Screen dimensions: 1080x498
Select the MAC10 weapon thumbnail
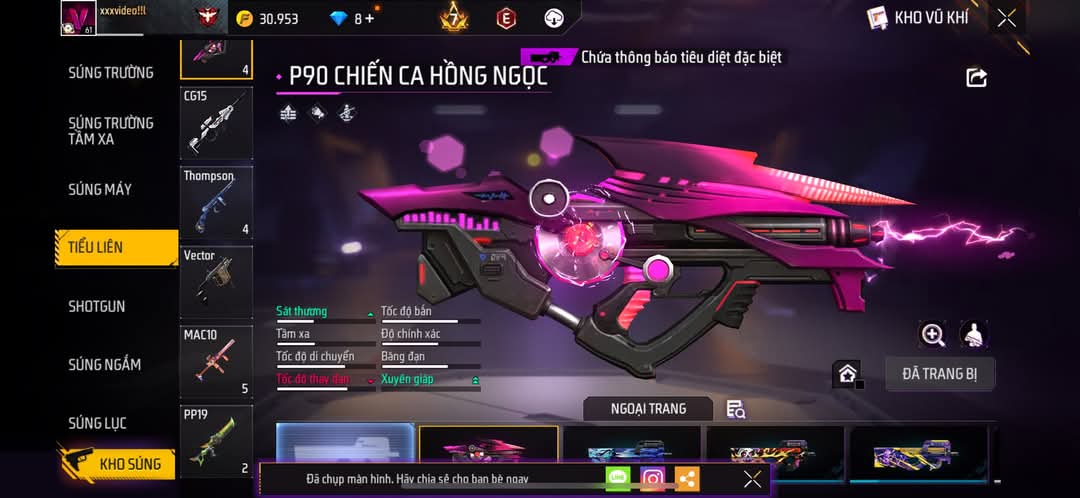coord(216,361)
